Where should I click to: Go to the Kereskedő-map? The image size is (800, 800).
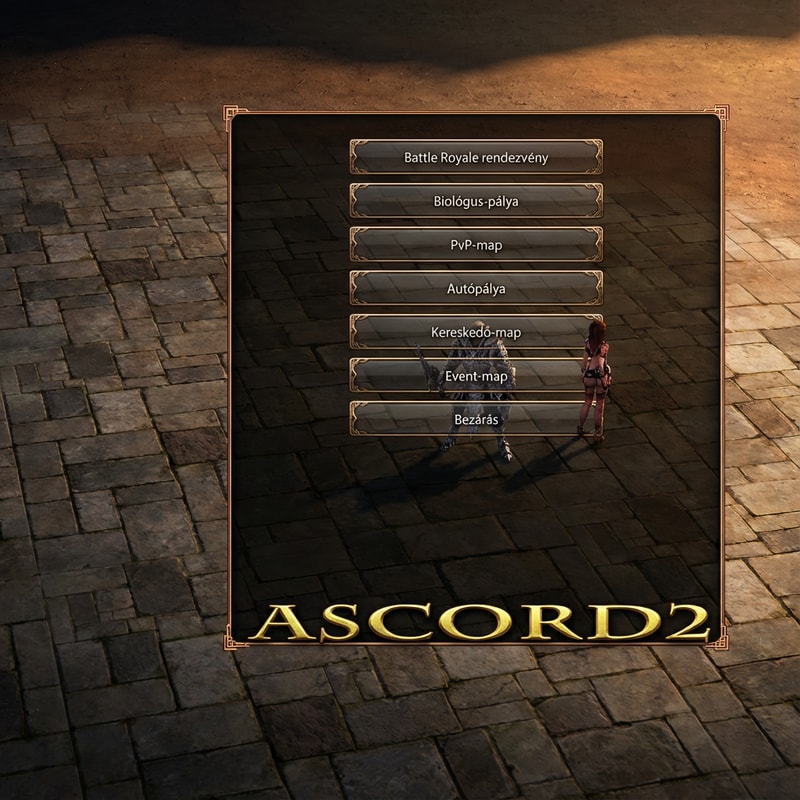click(476, 332)
